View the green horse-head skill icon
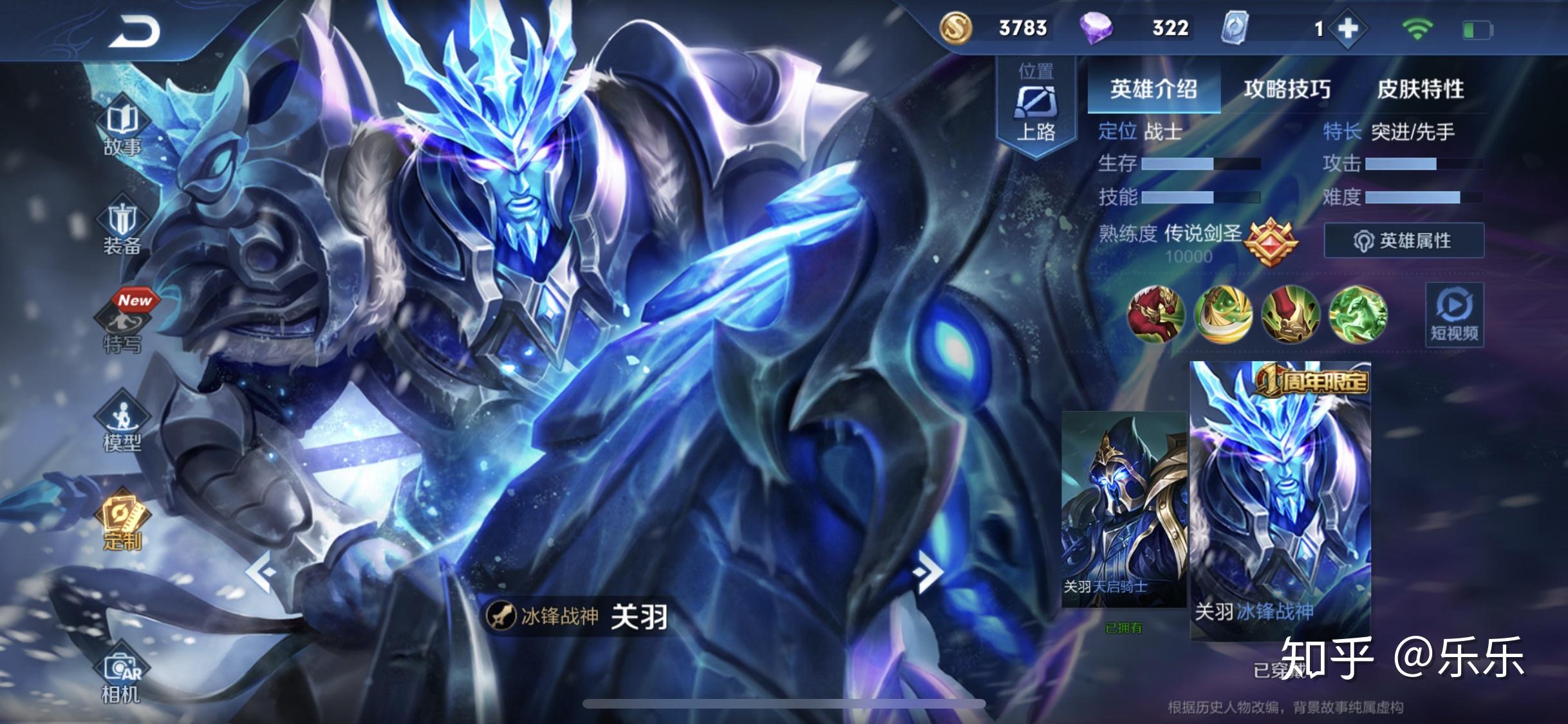The width and height of the screenshot is (1568, 724). (x=1358, y=314)
